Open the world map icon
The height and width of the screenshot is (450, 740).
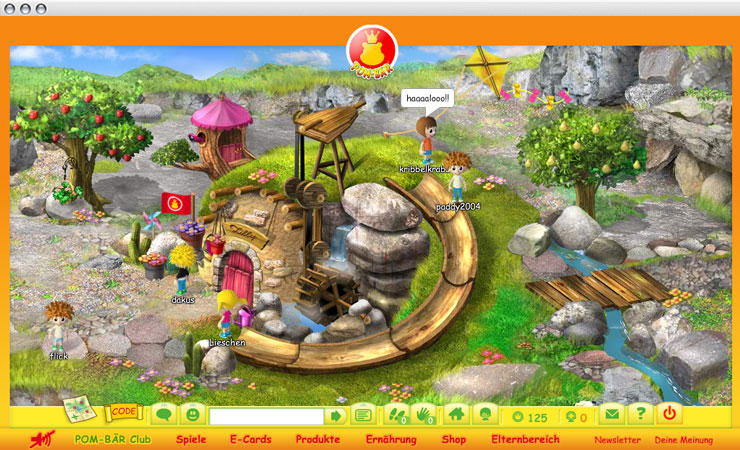(x=77, y=411)
